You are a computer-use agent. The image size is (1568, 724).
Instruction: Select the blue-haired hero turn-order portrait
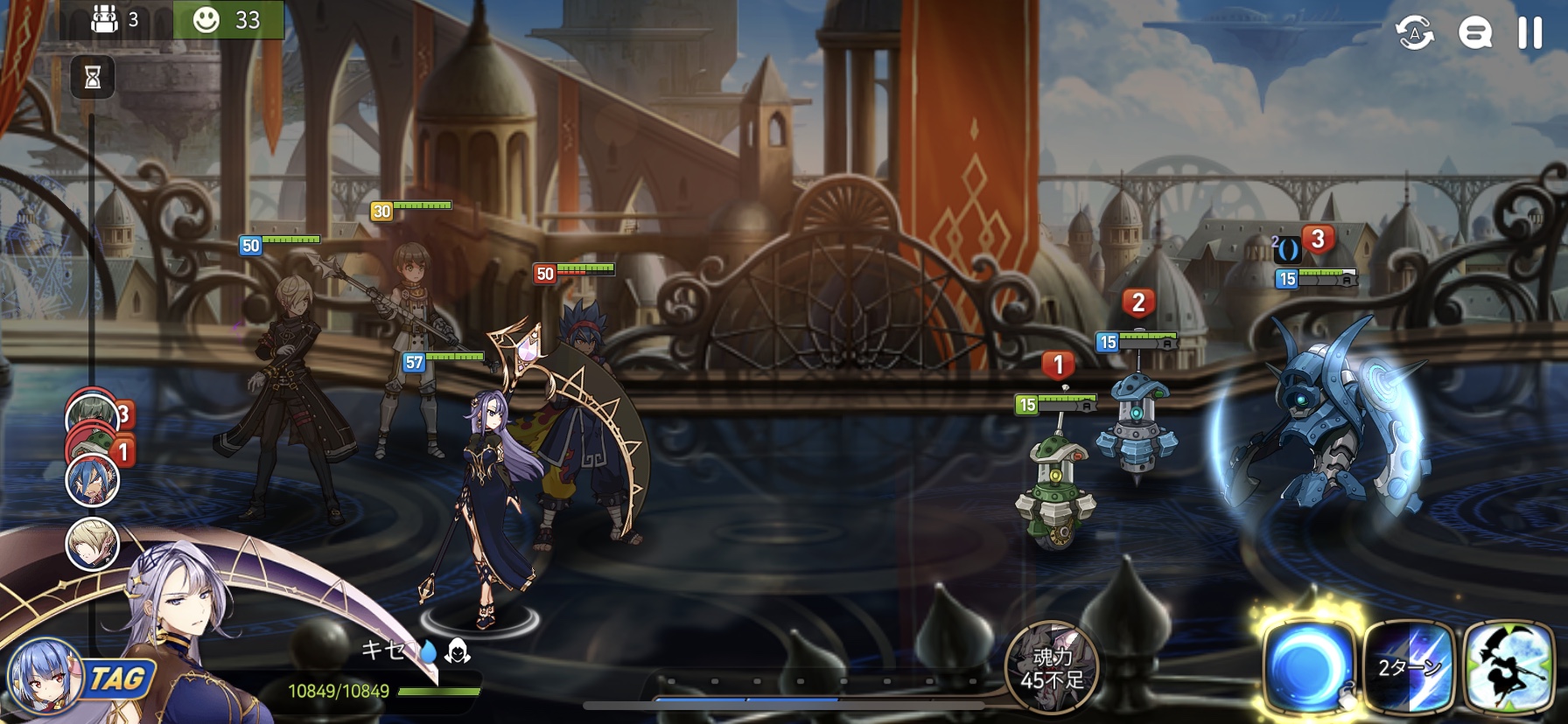pyautogui.click(x=93, y=481)
